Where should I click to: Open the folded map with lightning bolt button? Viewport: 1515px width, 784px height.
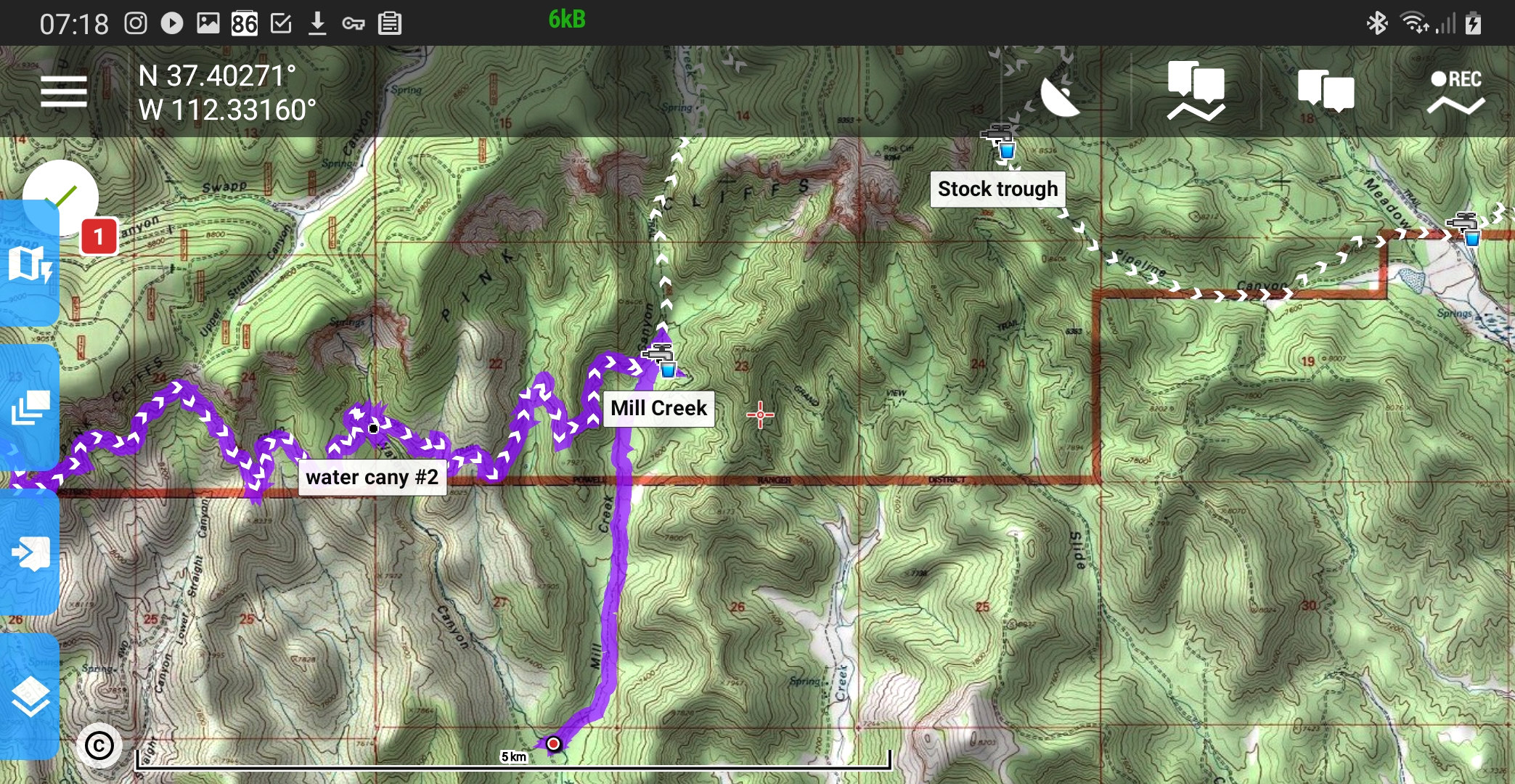(29, 264)
